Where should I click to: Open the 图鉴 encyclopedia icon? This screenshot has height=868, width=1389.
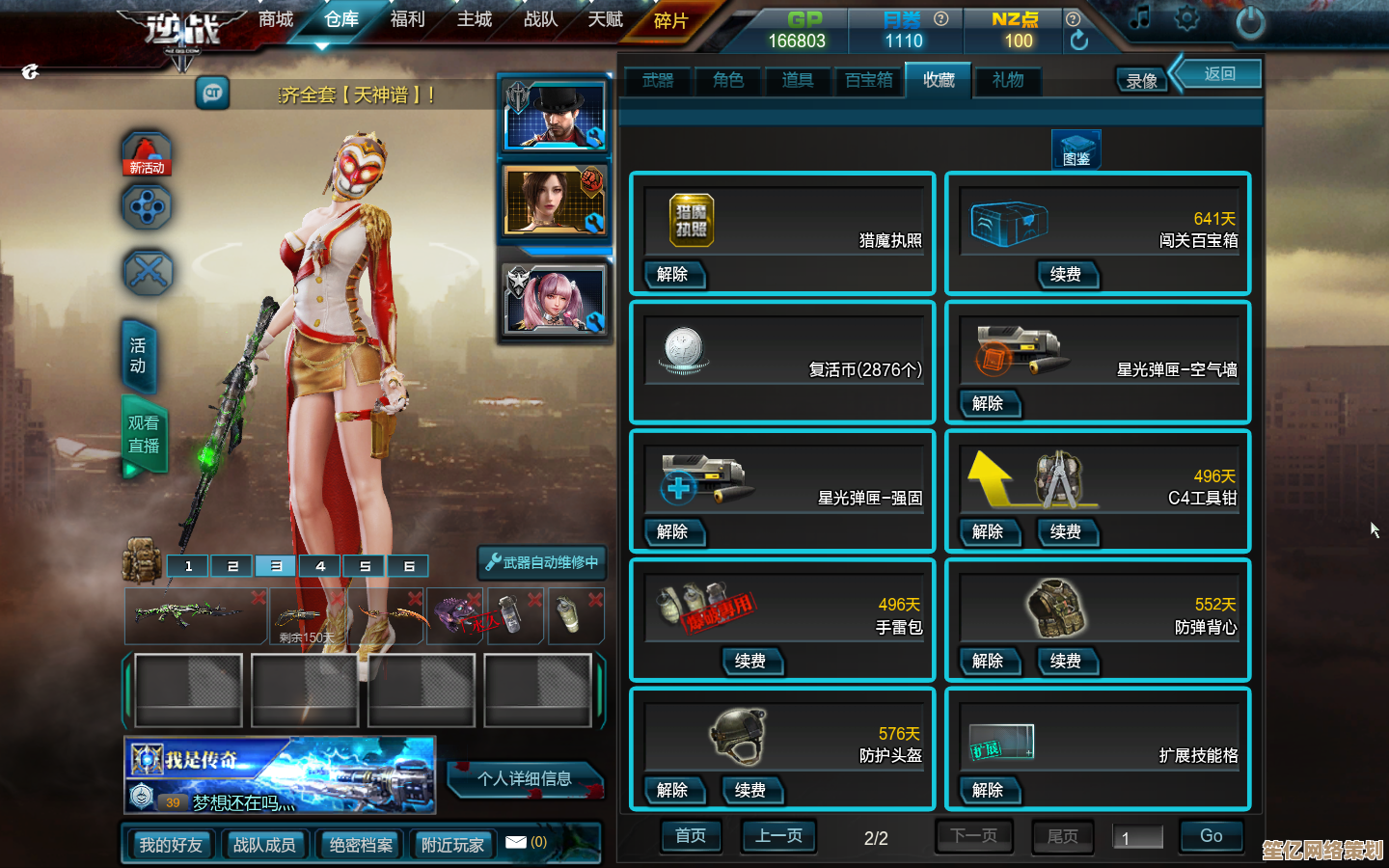click(x=1076, y=150)
